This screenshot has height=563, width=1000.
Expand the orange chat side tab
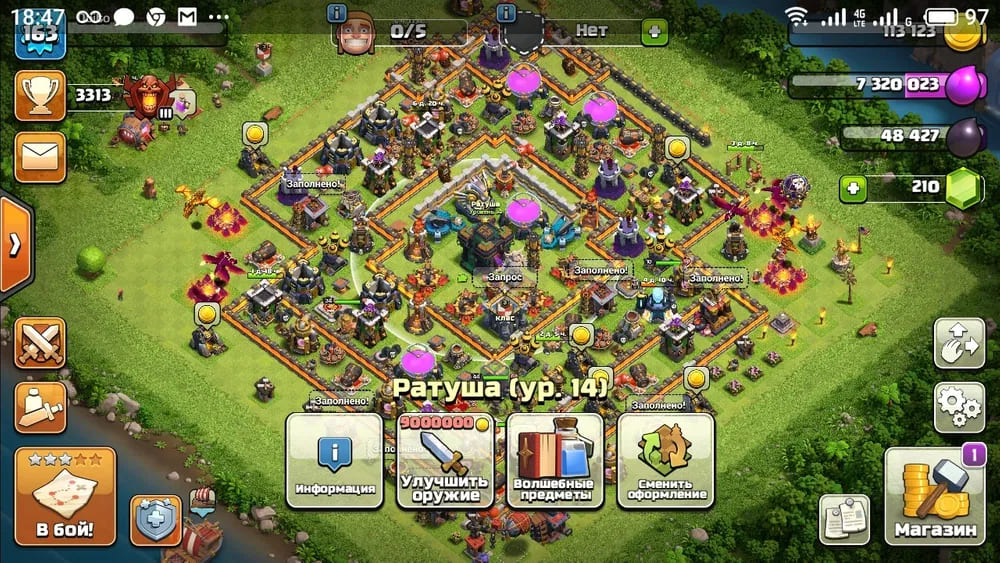[x=15, y=244]
